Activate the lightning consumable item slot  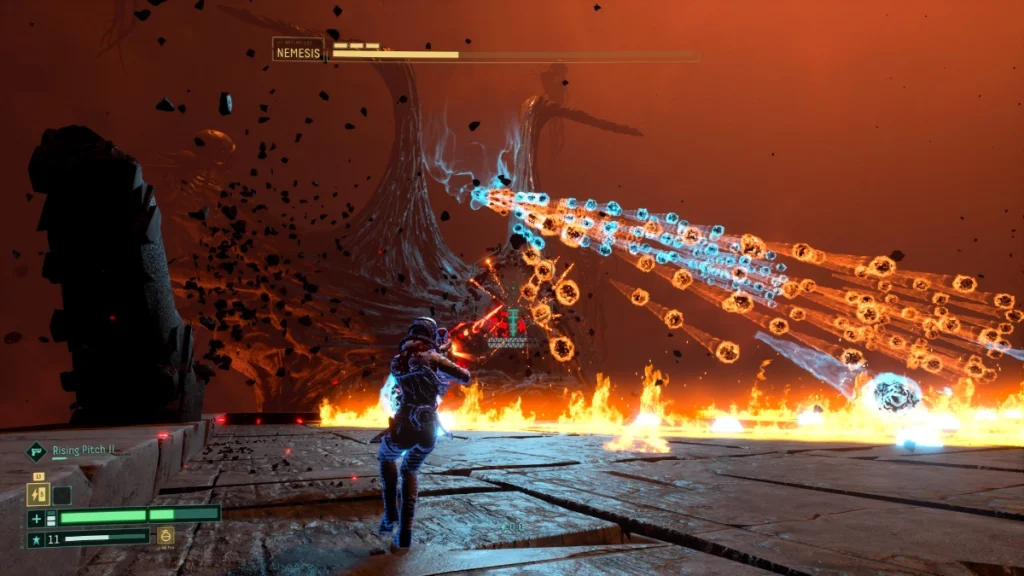click(x=39, y=494)
